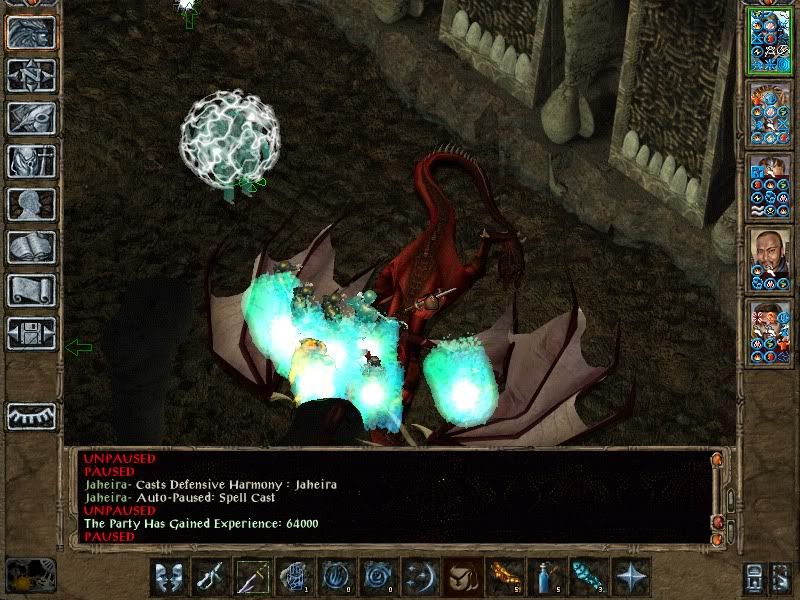The width and height of the screenshot is (800, 600).
Task: Select the bald bearded character portrait
Action: click(769, 258)
